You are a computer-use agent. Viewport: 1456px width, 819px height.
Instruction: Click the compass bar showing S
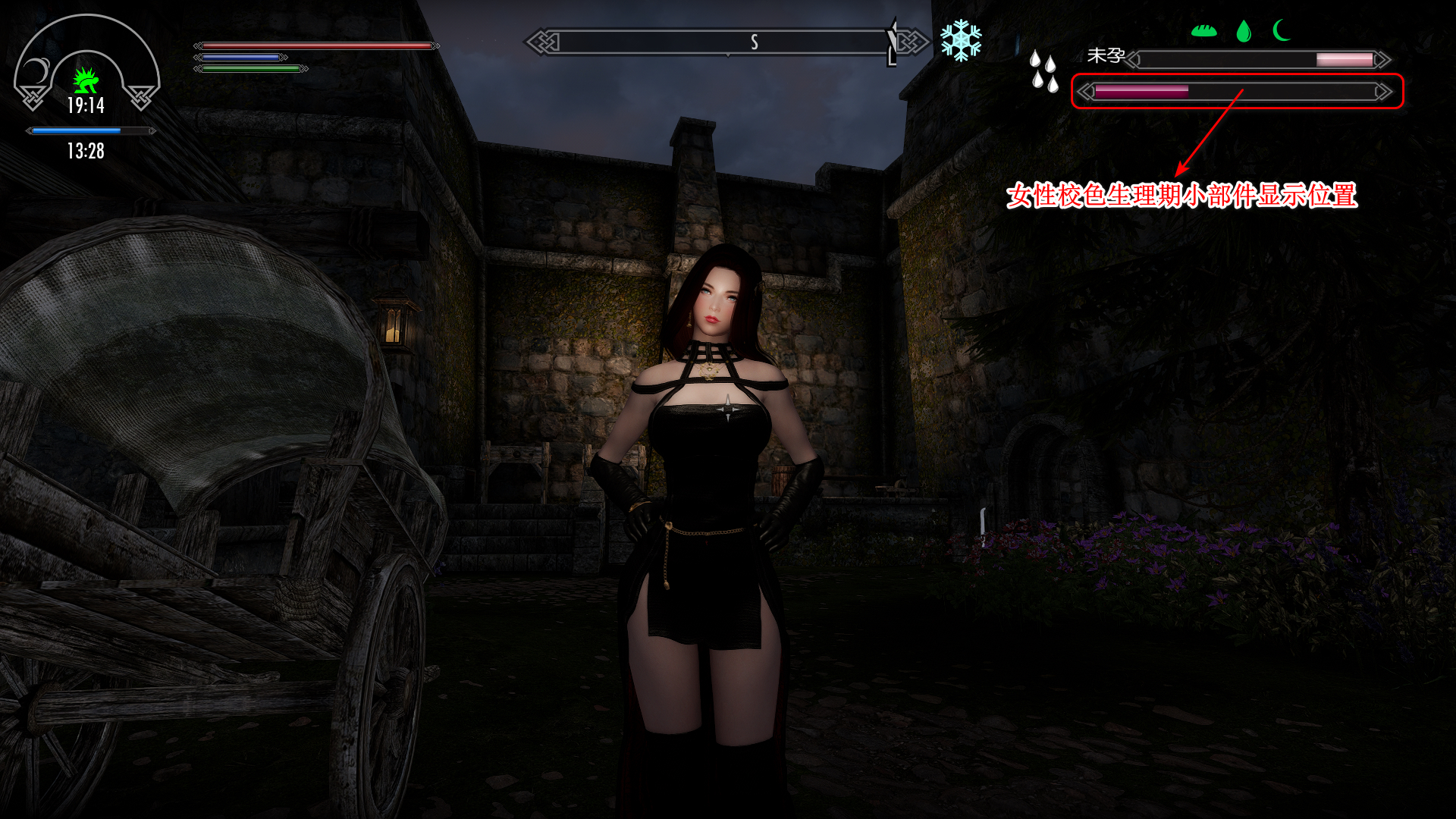point(728,42)
